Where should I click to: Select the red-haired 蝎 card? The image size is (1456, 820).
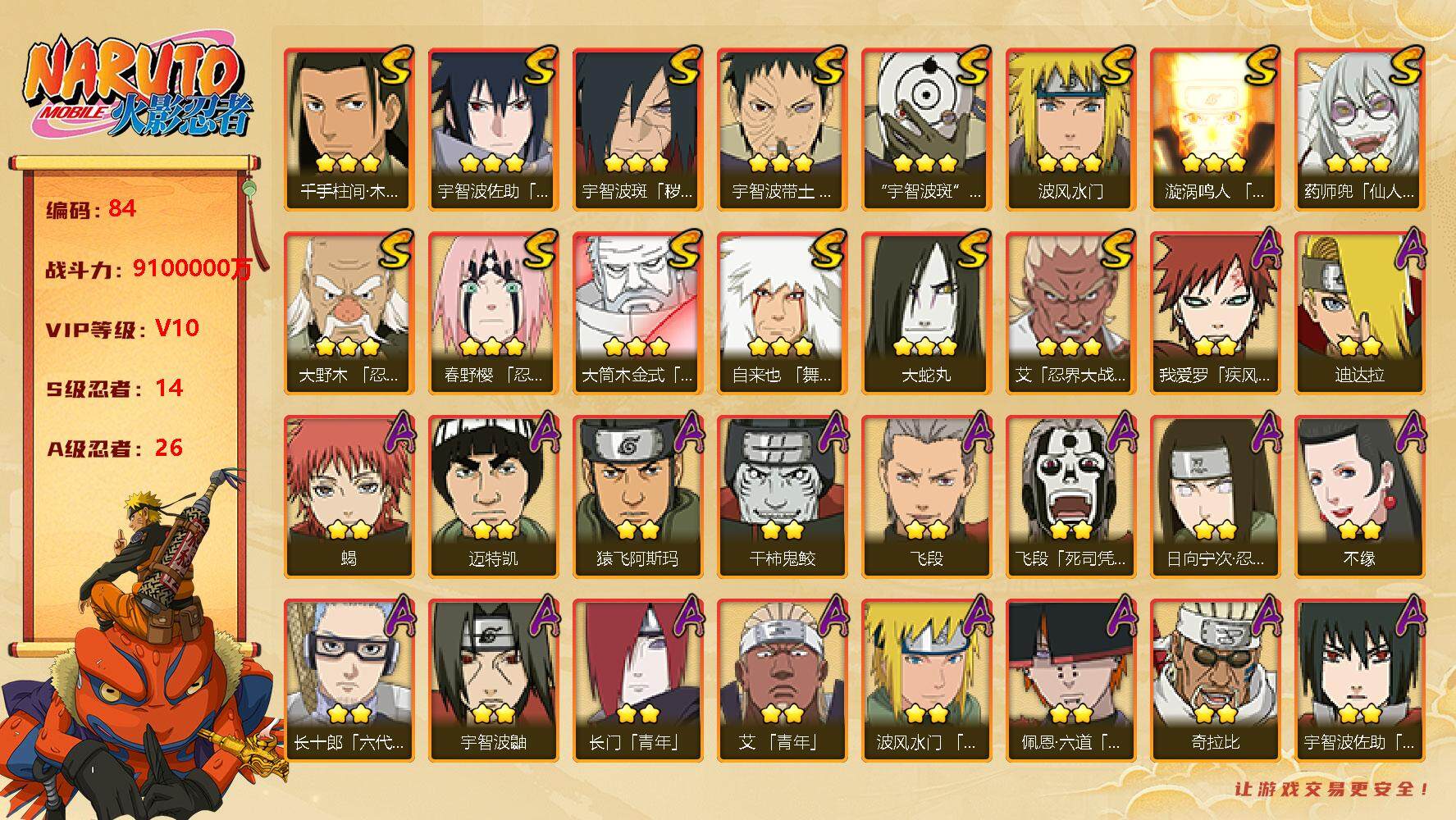click(349, 496)
